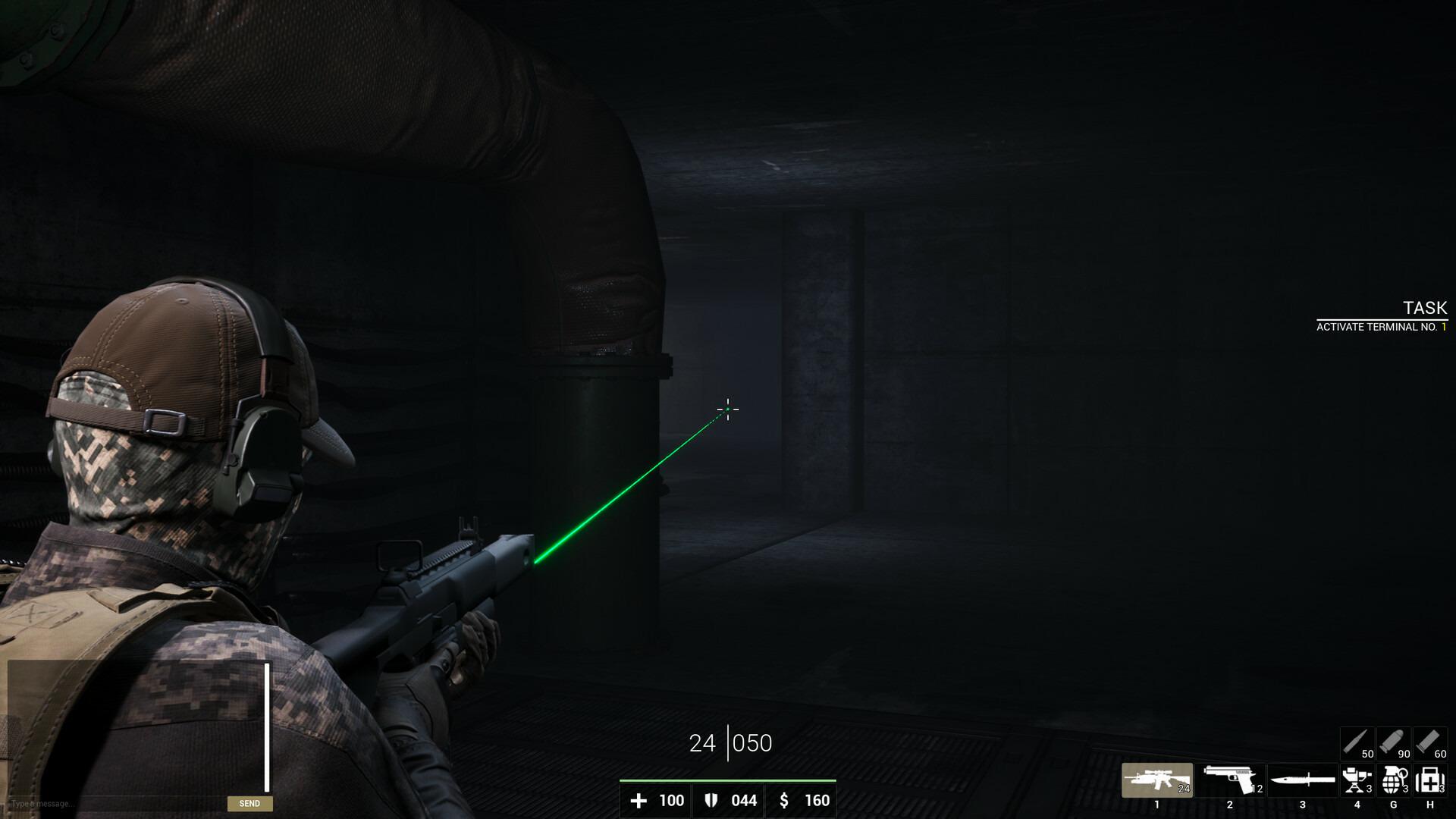Focus the 'Type a message' chat field
Screen dimensions: 1456x819
click(x=114, y=803)
